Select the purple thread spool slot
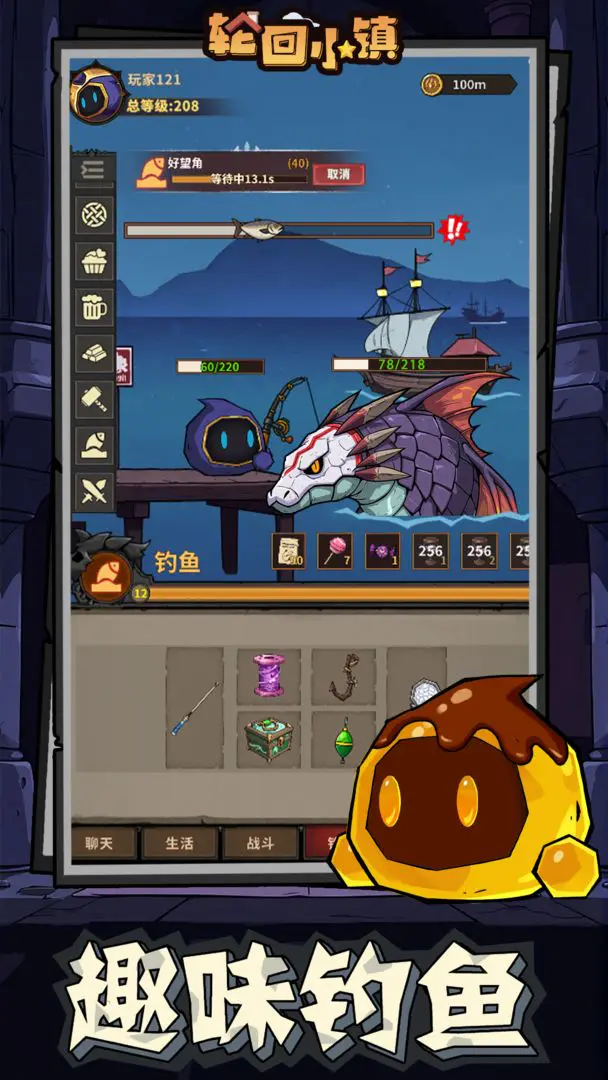Image resolution: width=608 pixels, height=1080 pixels. [268, 677]
